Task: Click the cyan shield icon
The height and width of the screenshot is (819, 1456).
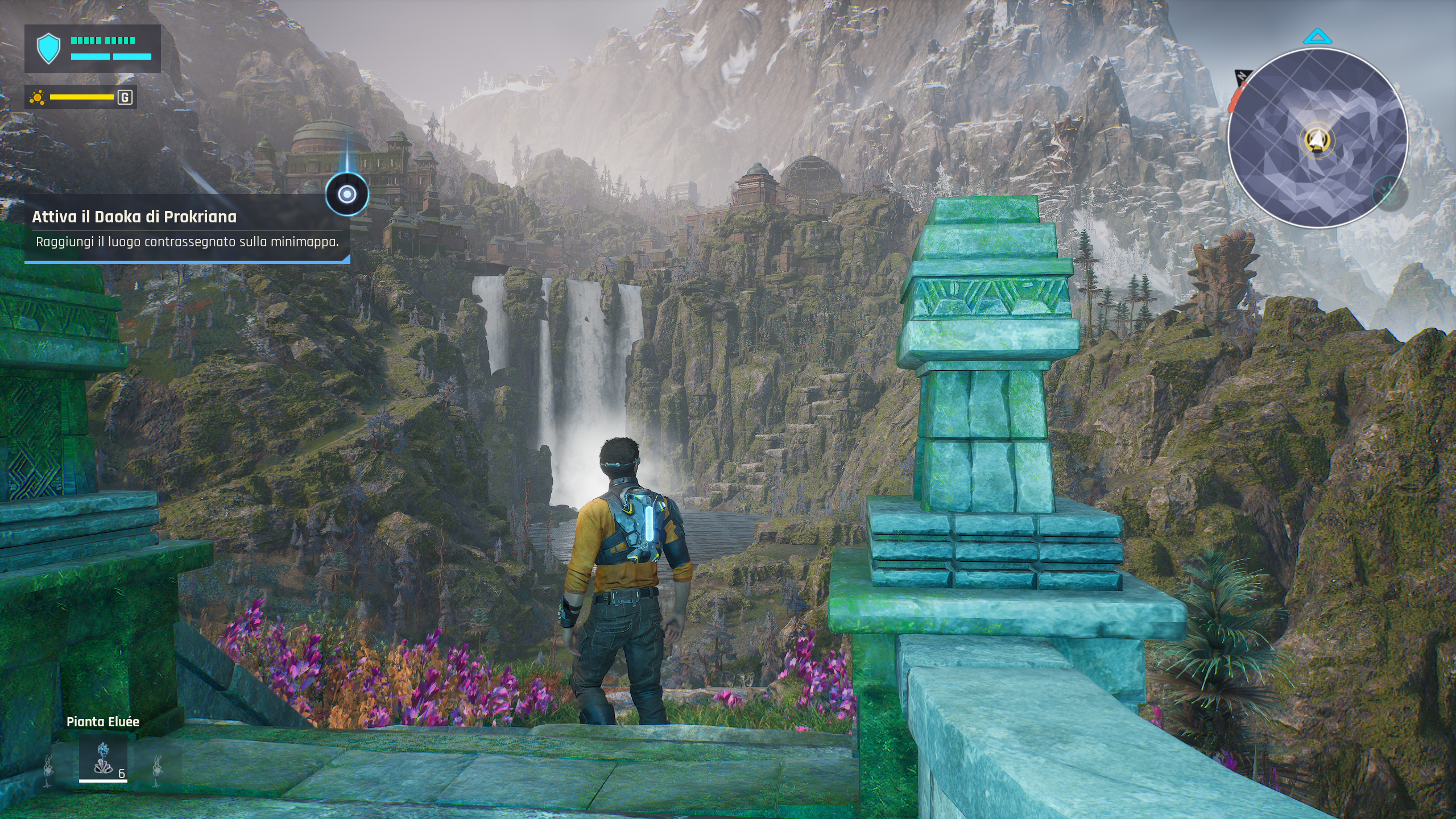Action: [x=48, y=48]
